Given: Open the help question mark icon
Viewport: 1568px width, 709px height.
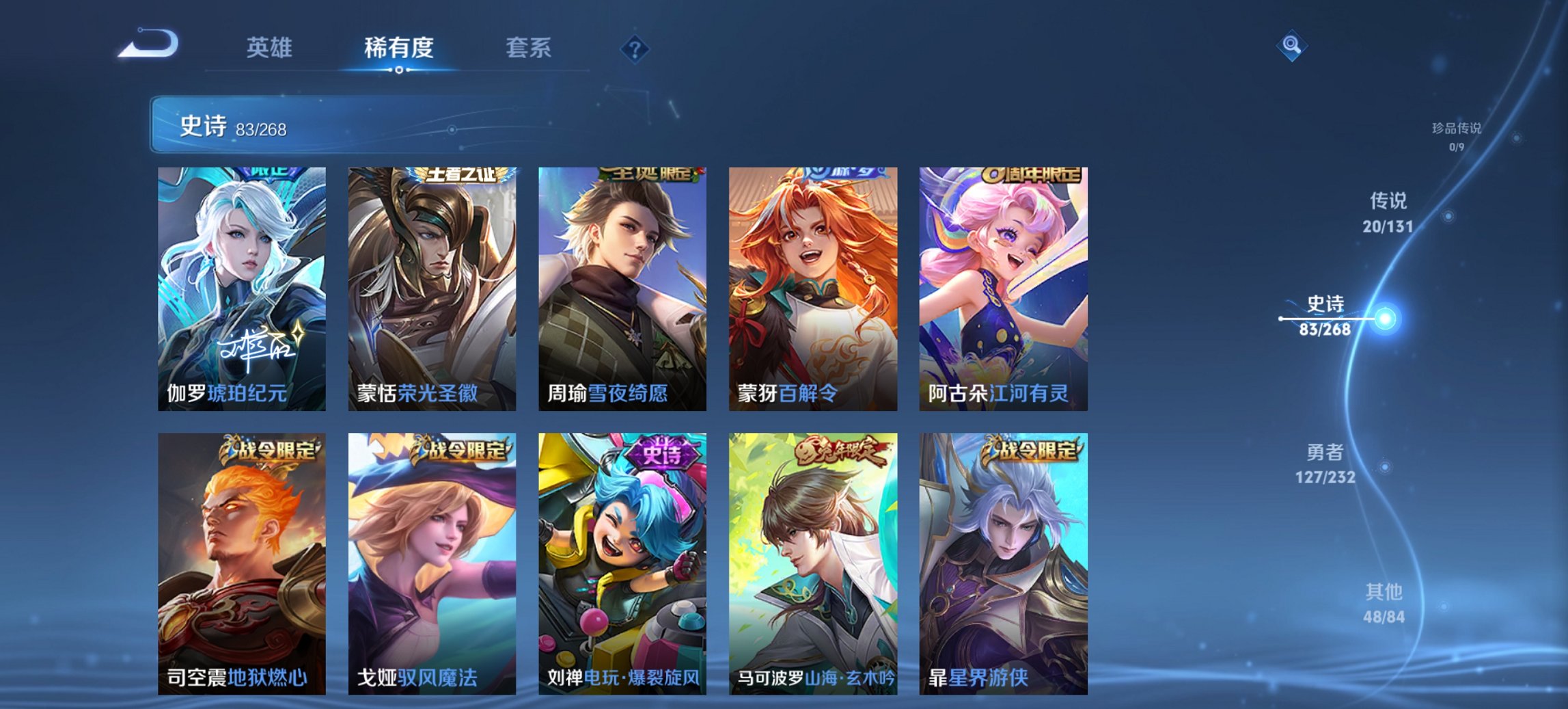Looking at the screenshot, I should click(634, 49).
